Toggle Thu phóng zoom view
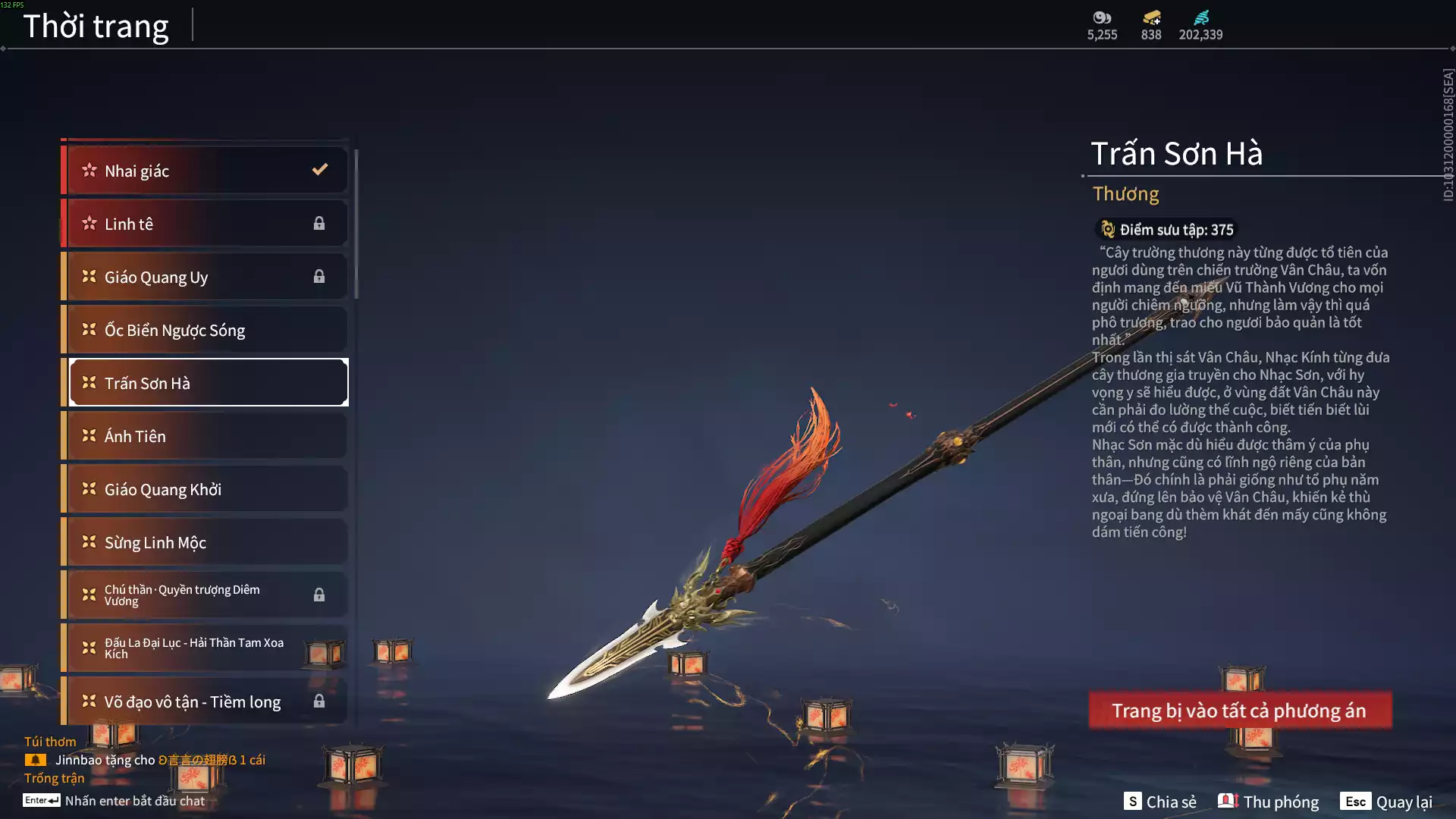Viewport: 1456px width, 819px height. pos(1269,802)
